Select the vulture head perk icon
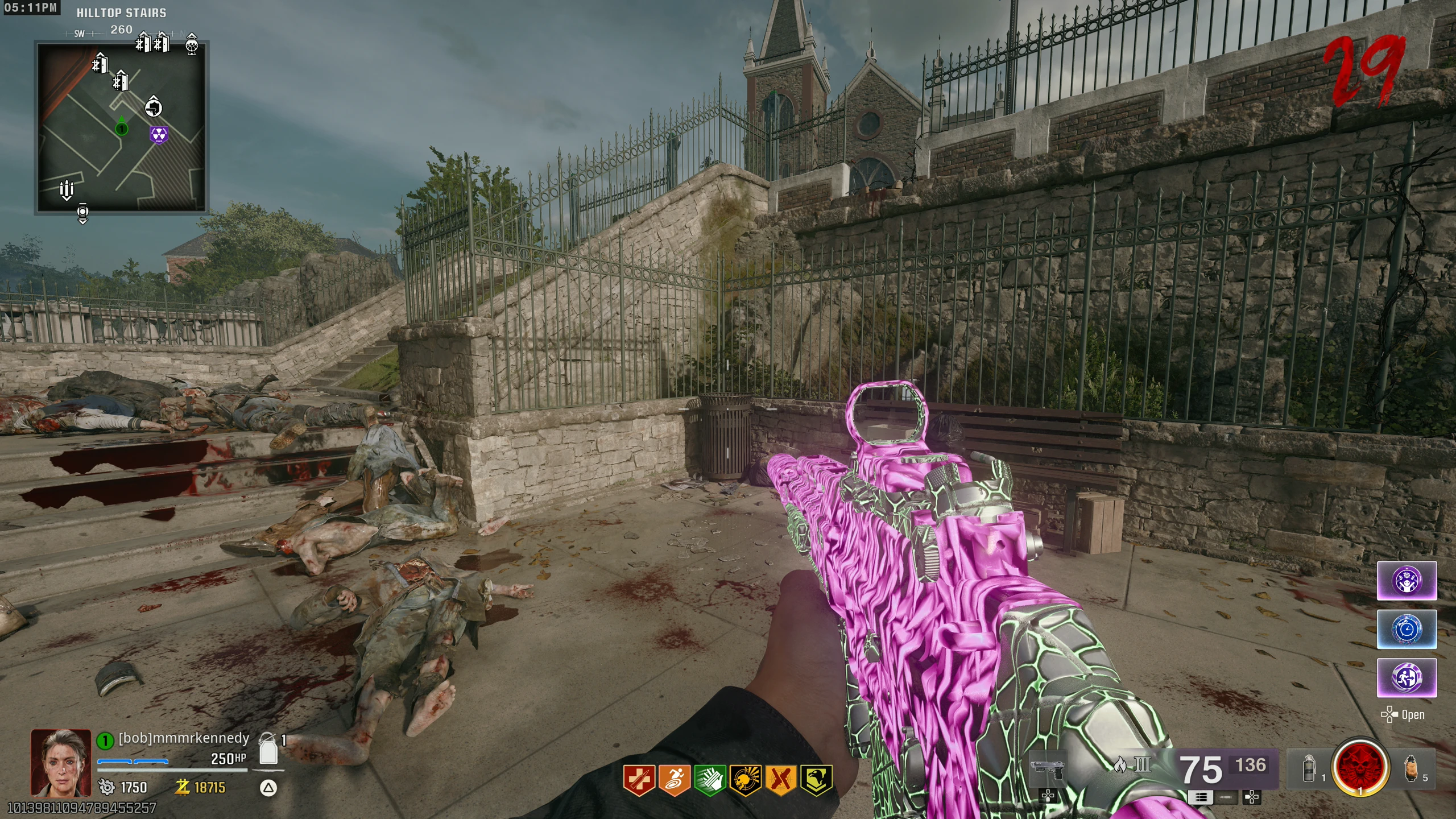Viewport: 1456px width, 819px height. click(x=816, y=780)
